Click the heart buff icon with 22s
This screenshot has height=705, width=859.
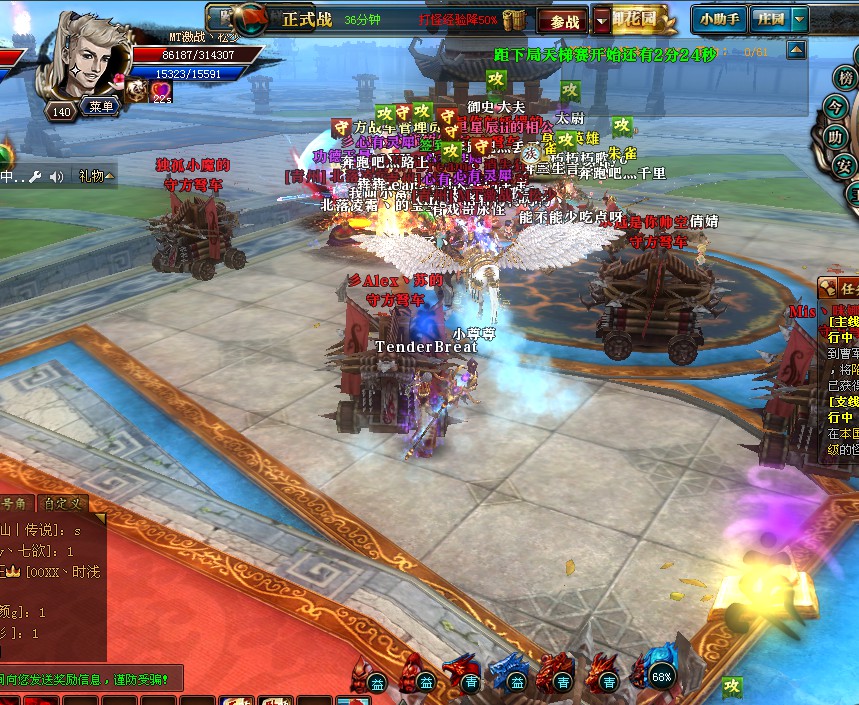[x=161, y=91]
